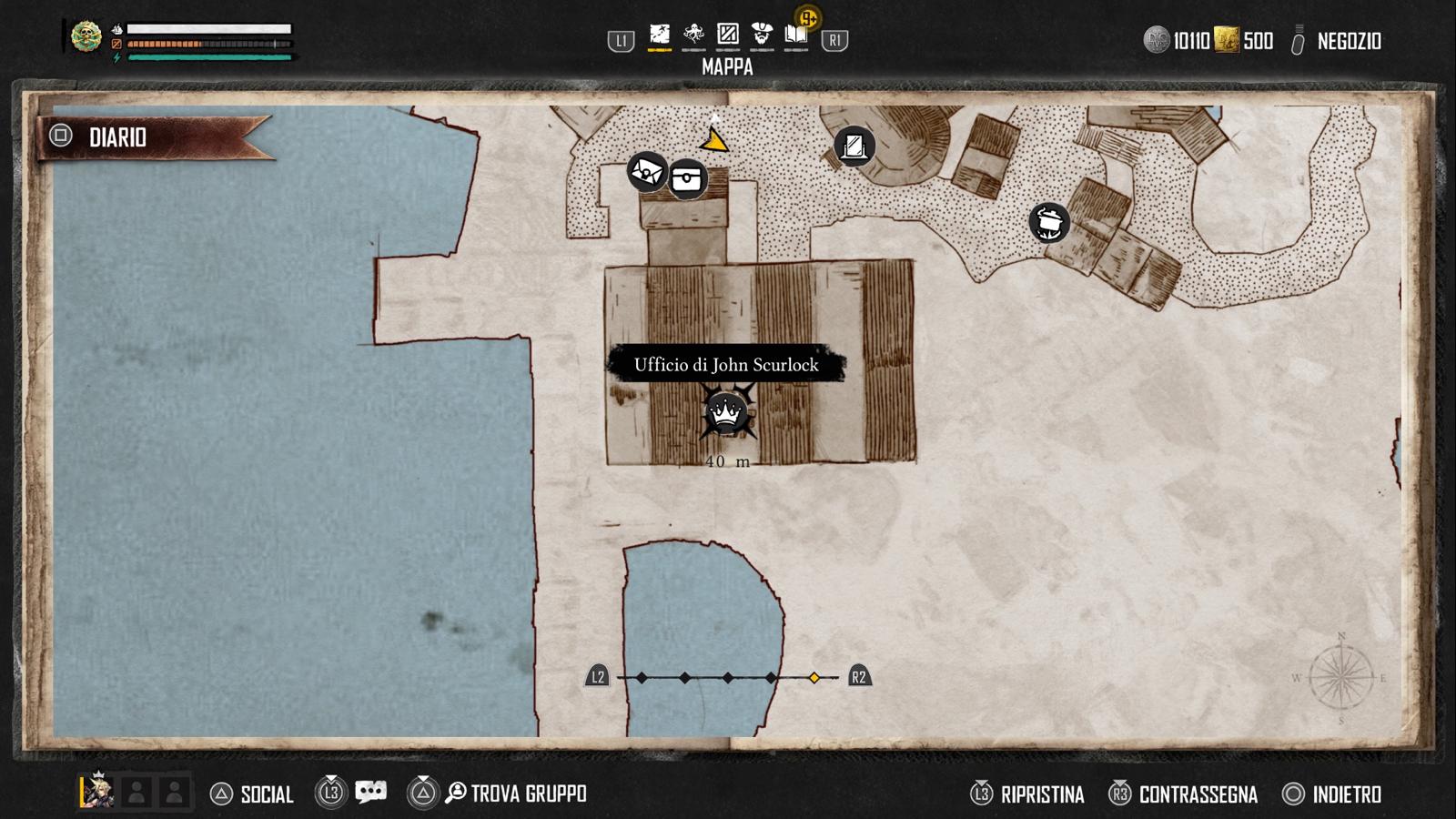The image size is (1456, 819).
Task: Open the chat speech bubble
Action: (370, 793)
